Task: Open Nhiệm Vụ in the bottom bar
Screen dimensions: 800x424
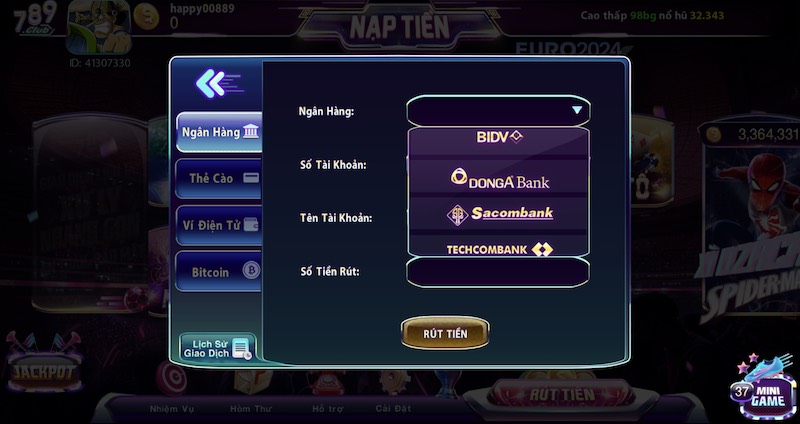Action: (171, 408)
